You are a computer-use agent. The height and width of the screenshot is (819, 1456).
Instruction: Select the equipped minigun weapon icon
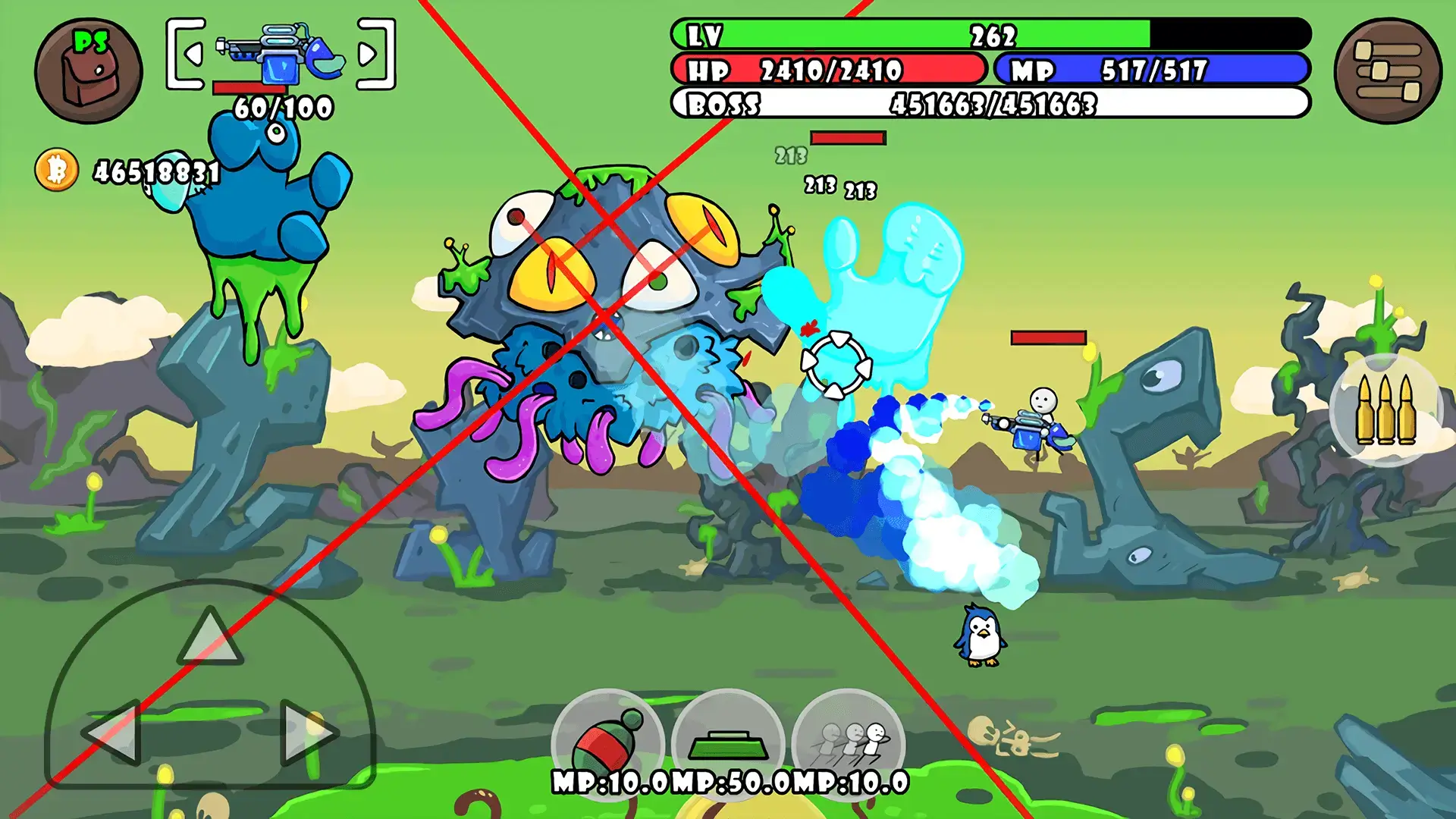281,53
